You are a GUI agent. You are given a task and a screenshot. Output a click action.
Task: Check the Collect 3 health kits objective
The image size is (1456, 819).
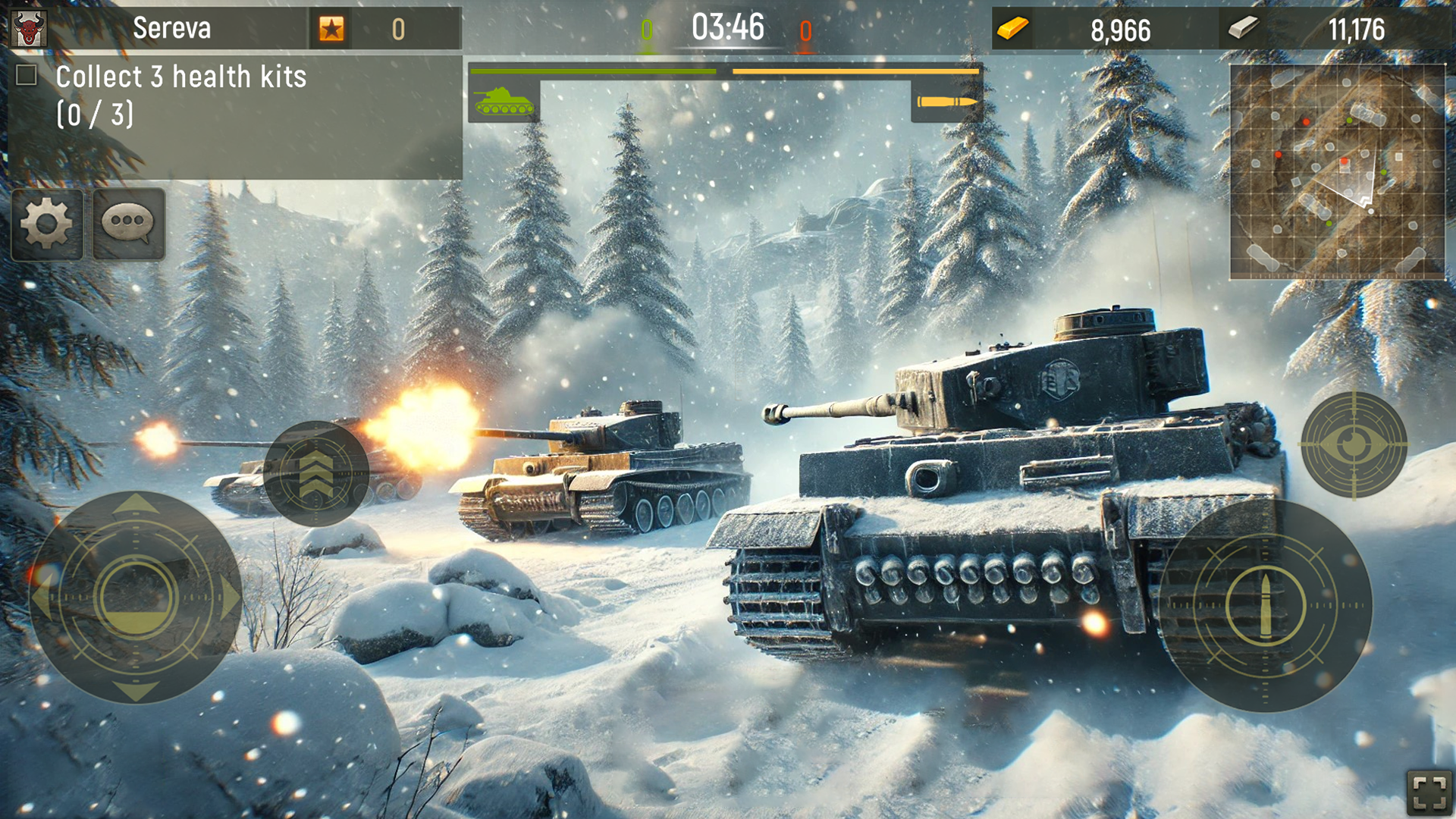coord(27,76)
